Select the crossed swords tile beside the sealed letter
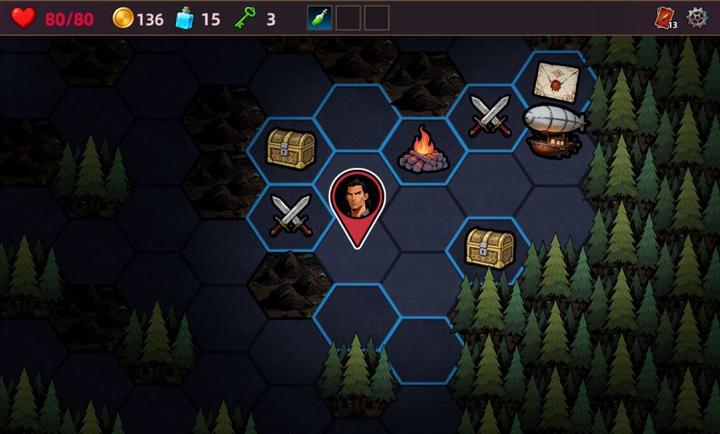 coord(491,114)
